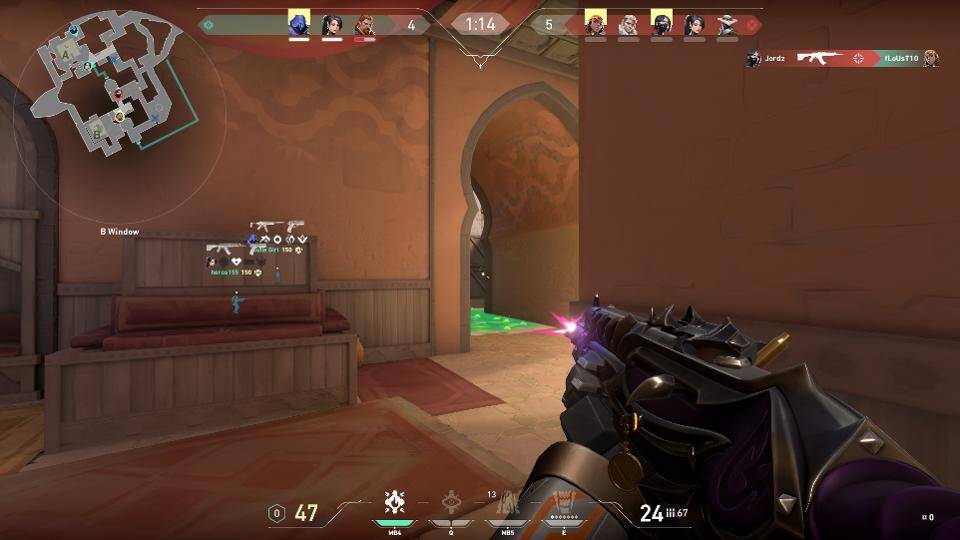Choose the hat-wearing Cypher portrait in the team bar
Image resolution: width=960 pixels, height=540 pixels.
click(x=727, y=24)
